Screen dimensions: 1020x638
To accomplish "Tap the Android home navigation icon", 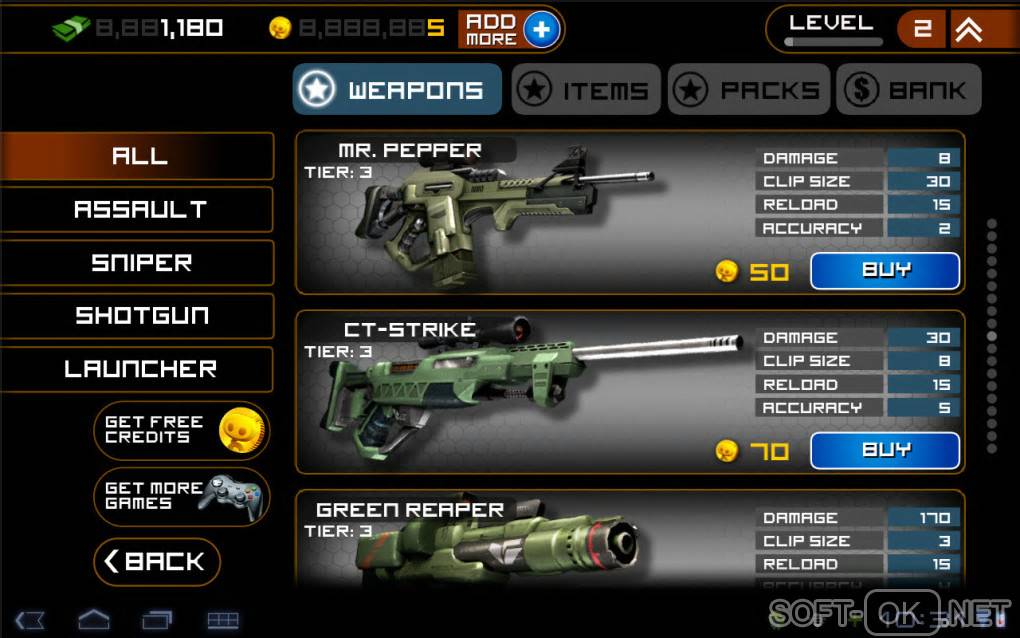I will pos(93,620).
